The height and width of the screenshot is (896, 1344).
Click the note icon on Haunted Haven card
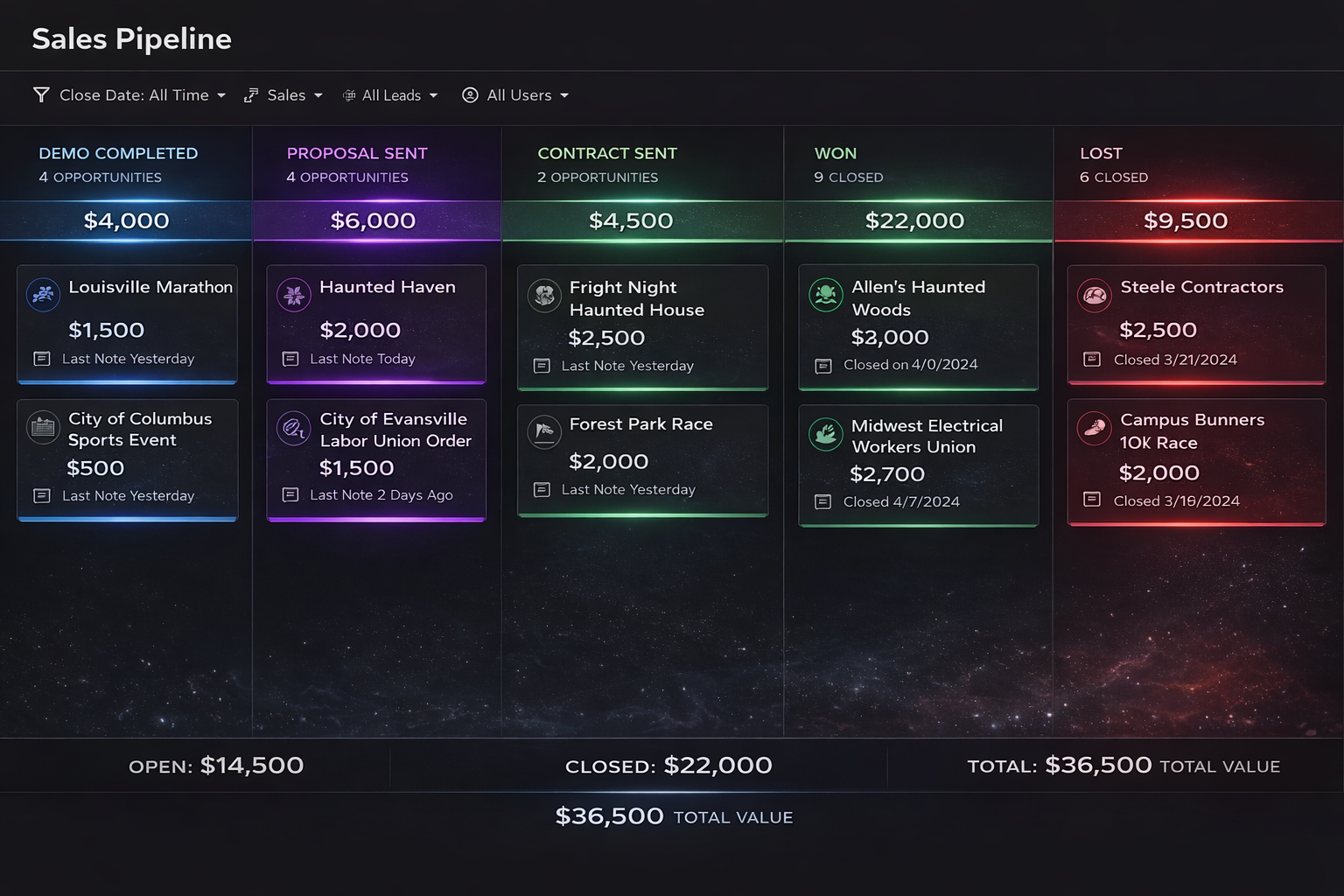(x=291, y=359)
